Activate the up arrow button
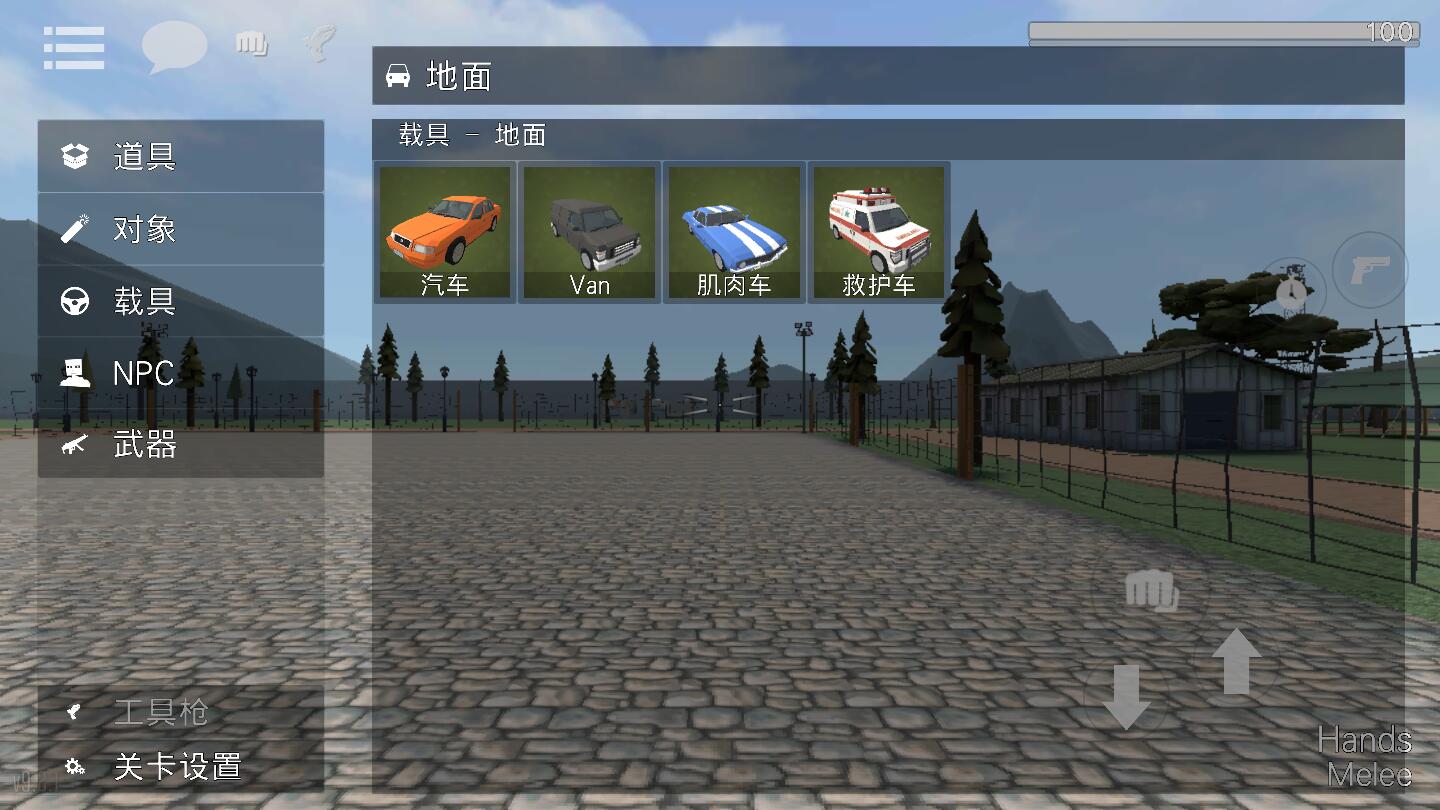Screen dimensions: 1440x810 1236,661
